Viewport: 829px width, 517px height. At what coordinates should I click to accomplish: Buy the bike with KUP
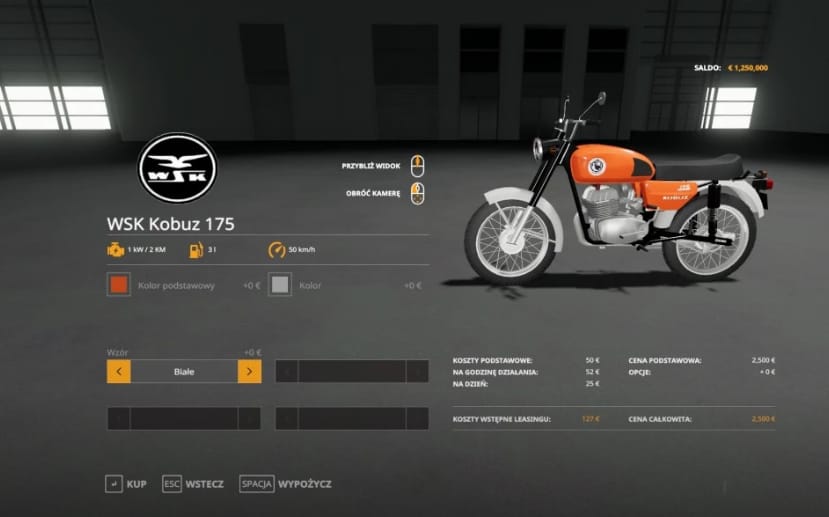pyautogui.click(x=126, y=484)
